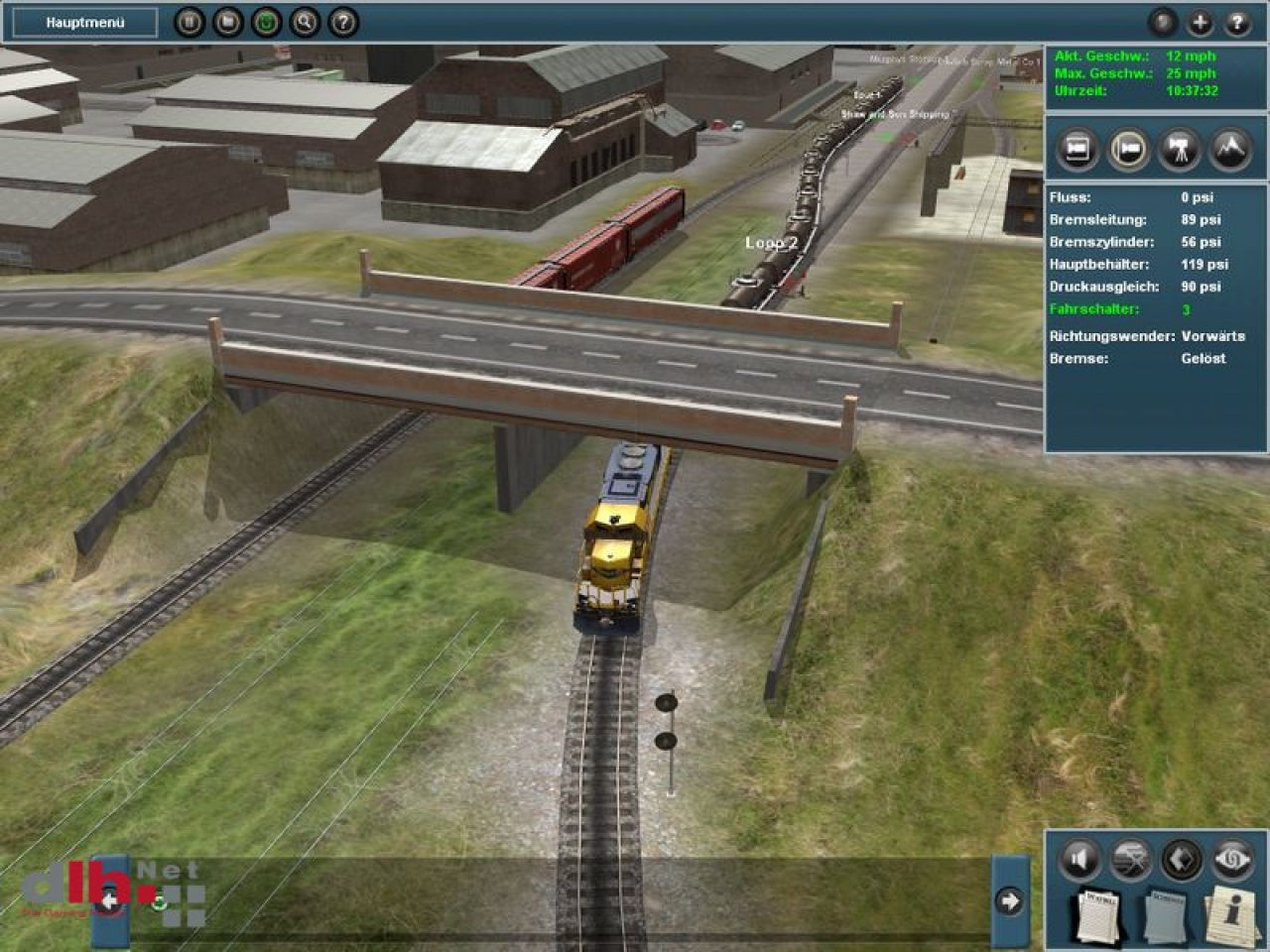Mute audio with the speaker icon
Viewport: 1270px width, 952px height.
(x=1079, y=859)
